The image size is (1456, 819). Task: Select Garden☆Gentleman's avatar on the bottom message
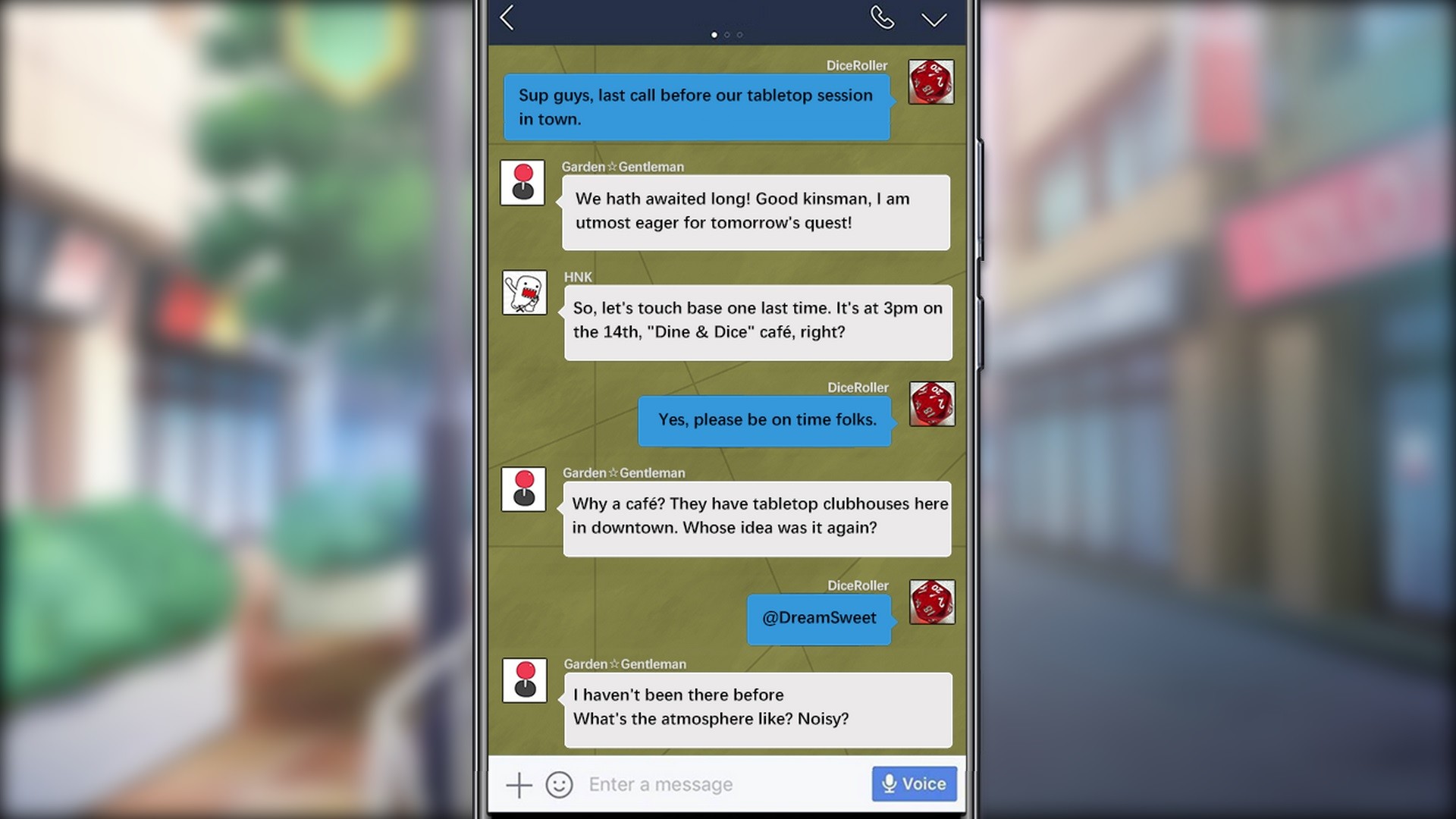[x=524, y=679]
